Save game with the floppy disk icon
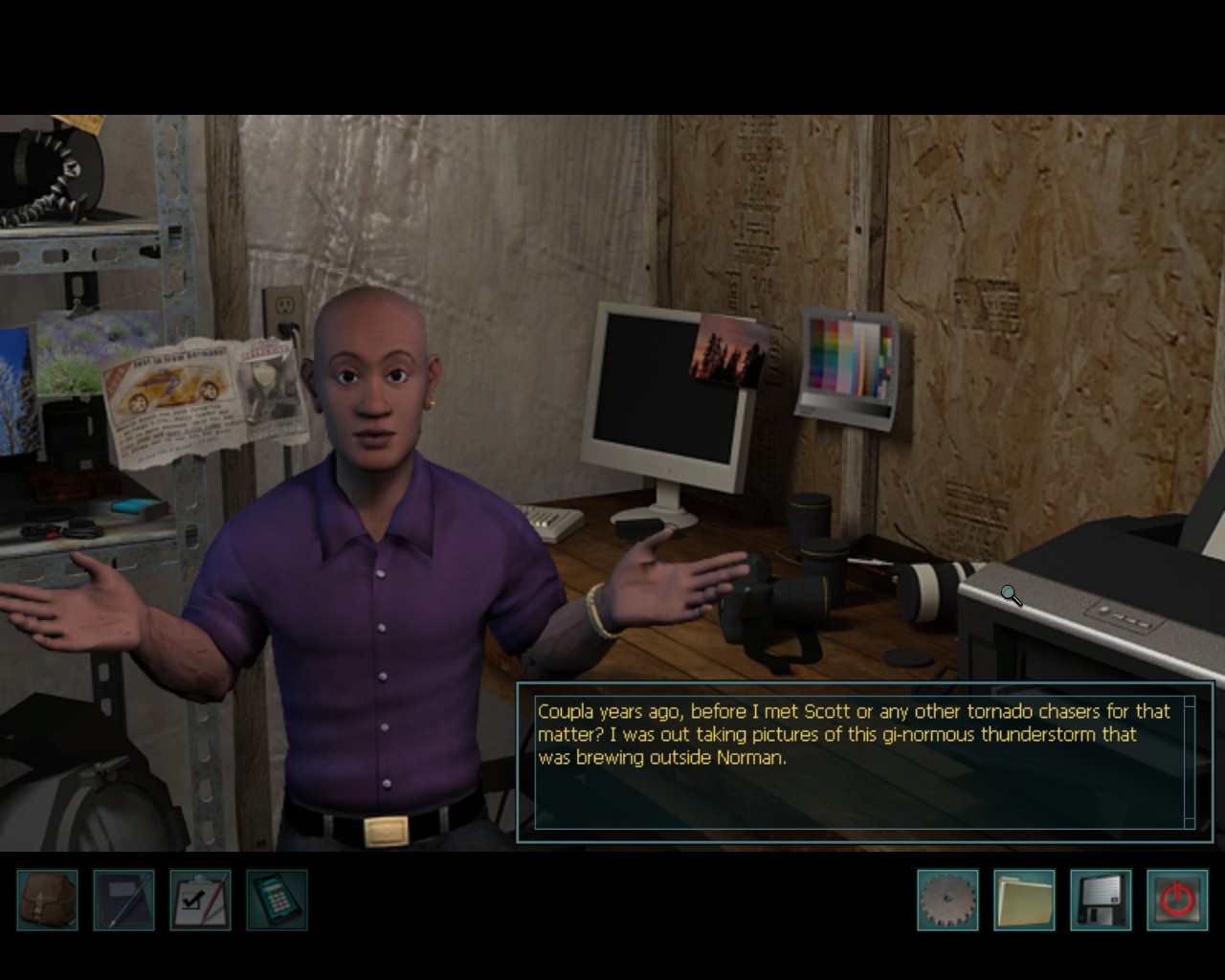Viewport: 1225px width, 980px height. point(1101,900)
